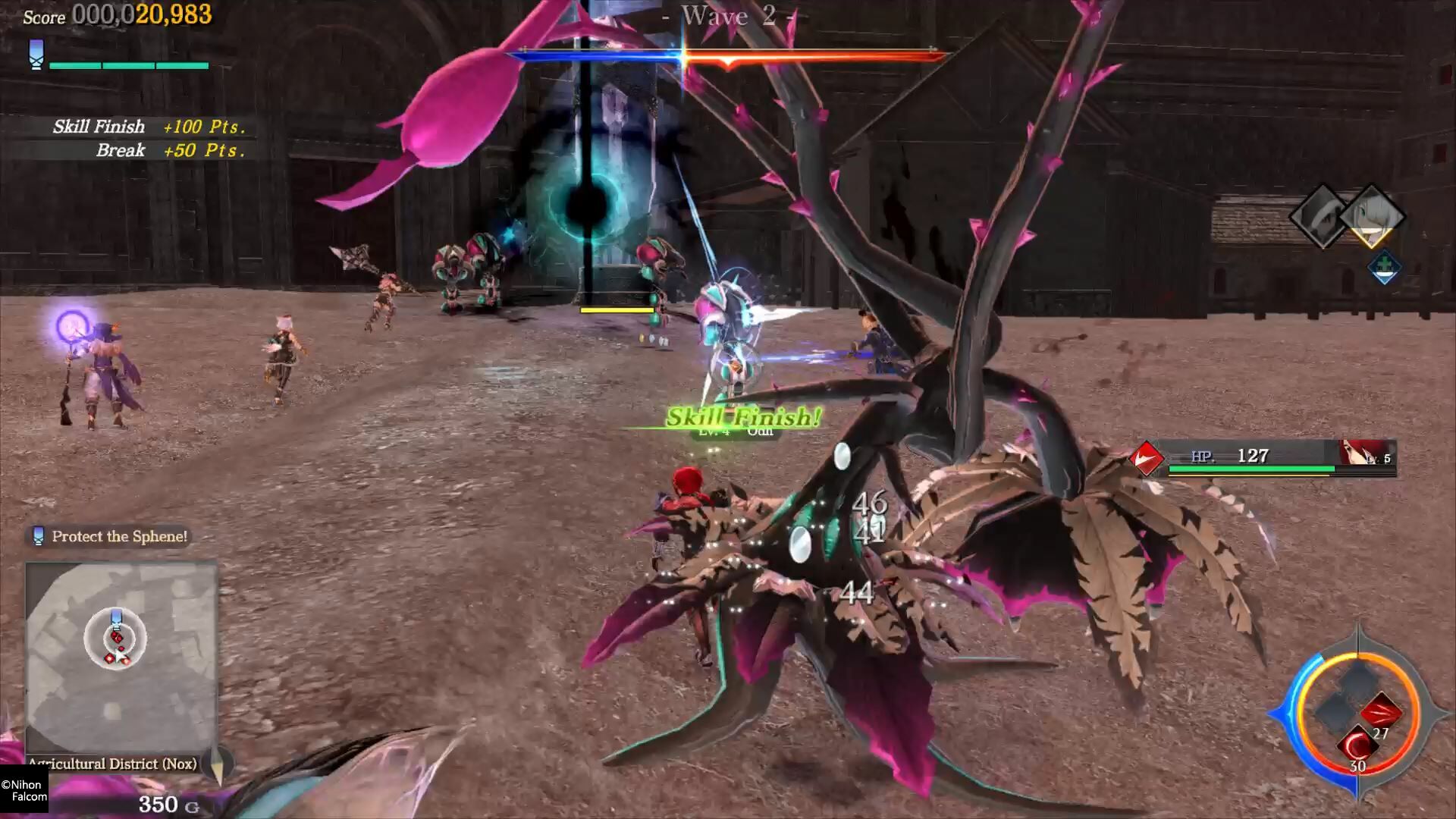Activate the red slash skill icon
1456x819 pixels.
click(x=1379, y=713)
